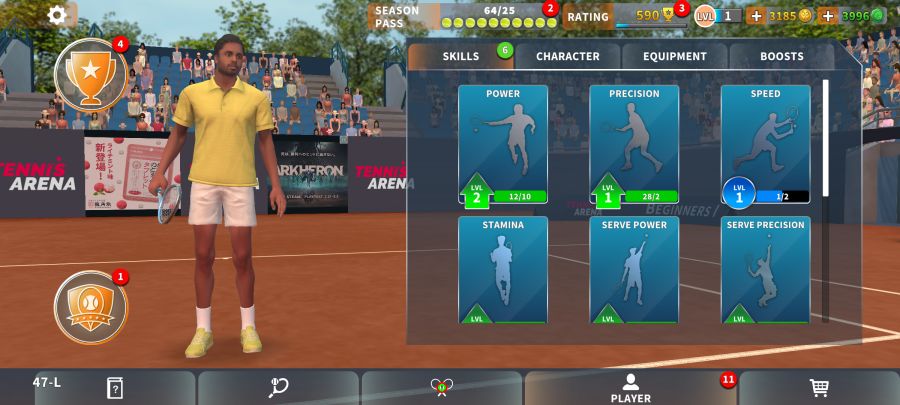The height and width of the screenshot is (405, 900).
Task: Select the Stamina skill card
Action: (503, 270)
